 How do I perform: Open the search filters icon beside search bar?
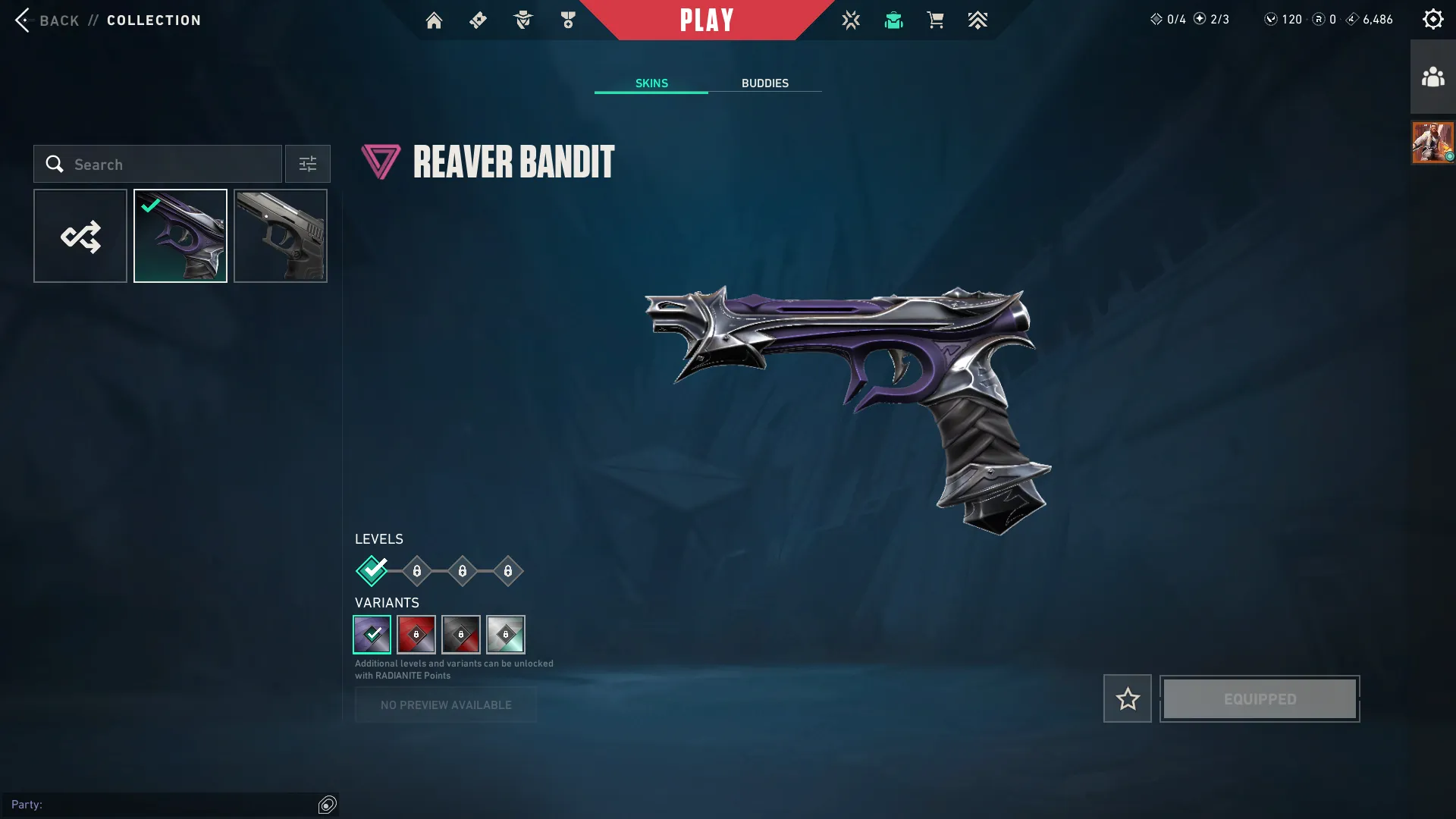click(307, 164)
